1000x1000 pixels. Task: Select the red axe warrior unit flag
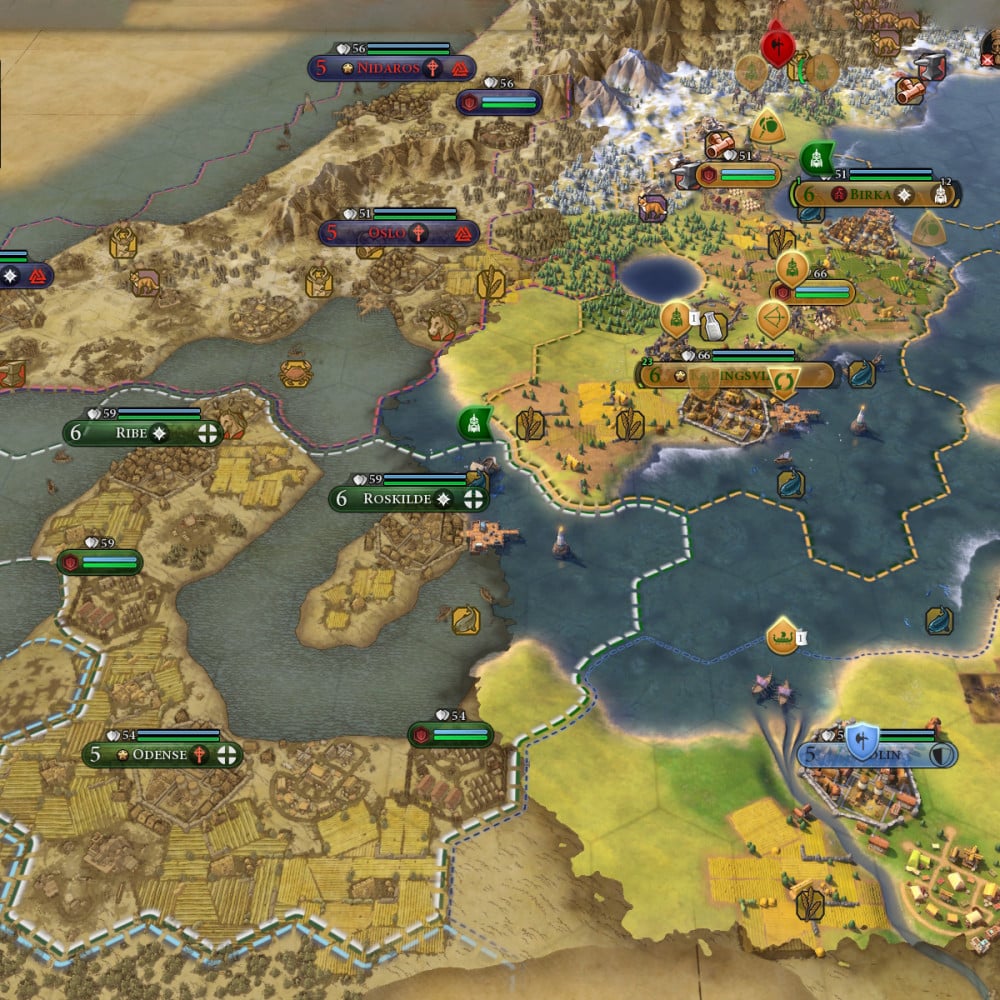click(776, 45)
